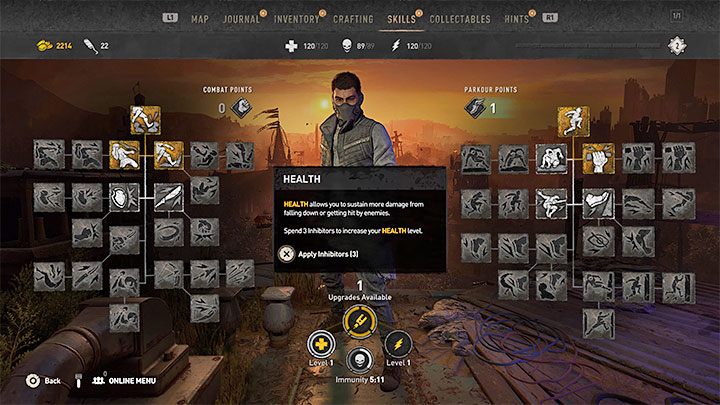Image resolution: width=720 pixels, height=405 pixels.
Task: Open the Crafting tab
Action: (351, 18)
